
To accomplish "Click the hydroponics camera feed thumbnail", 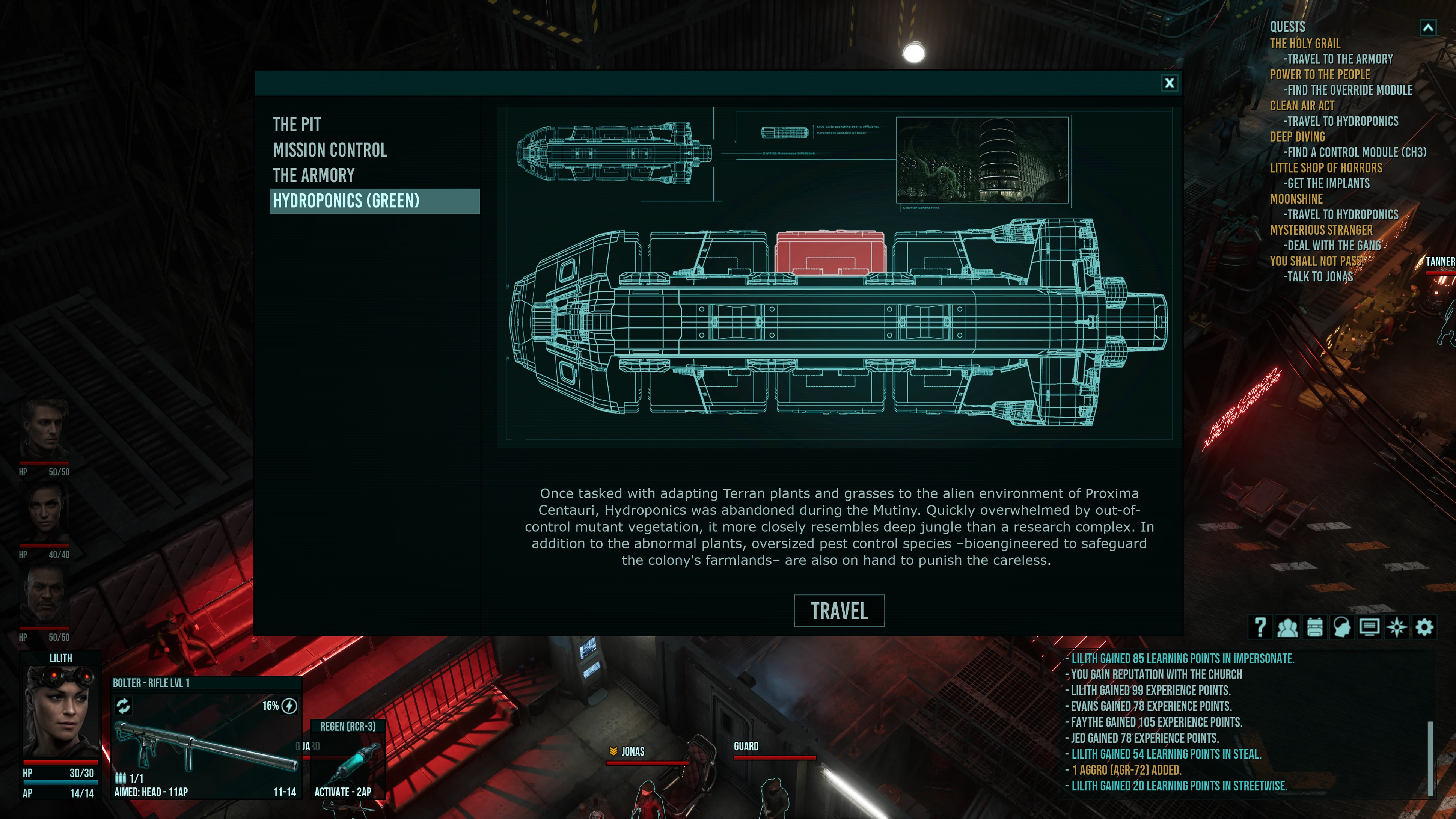I will point(982,160).
